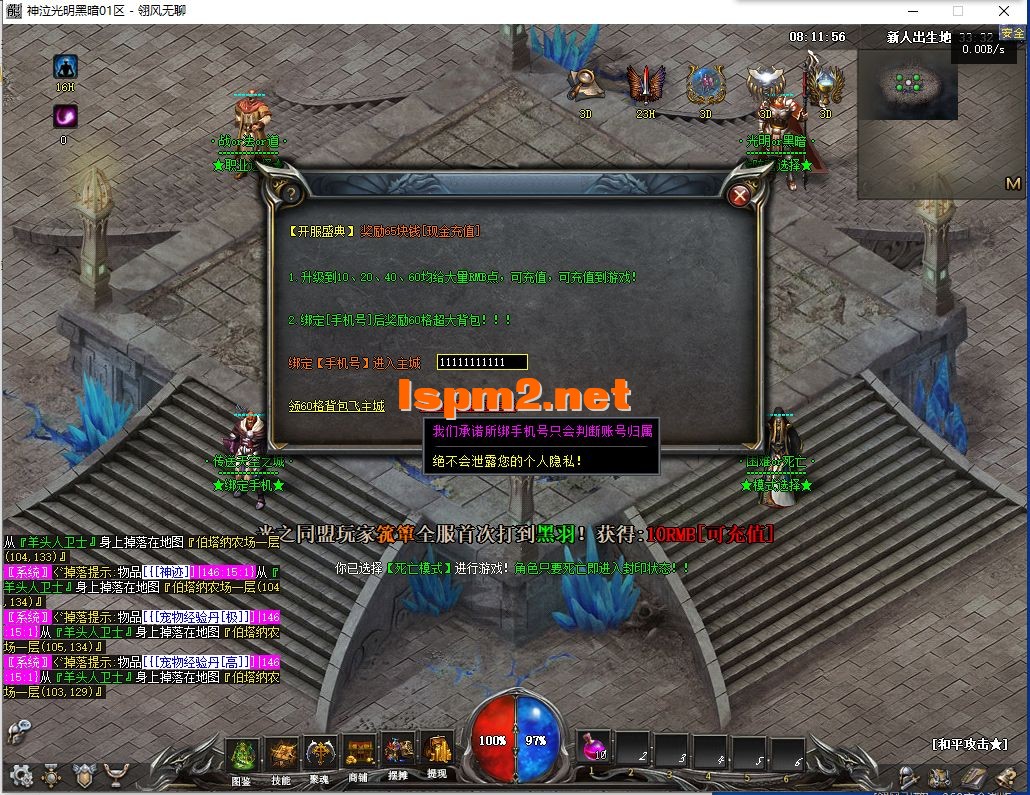Viewport: 1030px width, 795px height.
Task: Close the 开服盛典 dialog with the red X
Action: pos(740,195)
